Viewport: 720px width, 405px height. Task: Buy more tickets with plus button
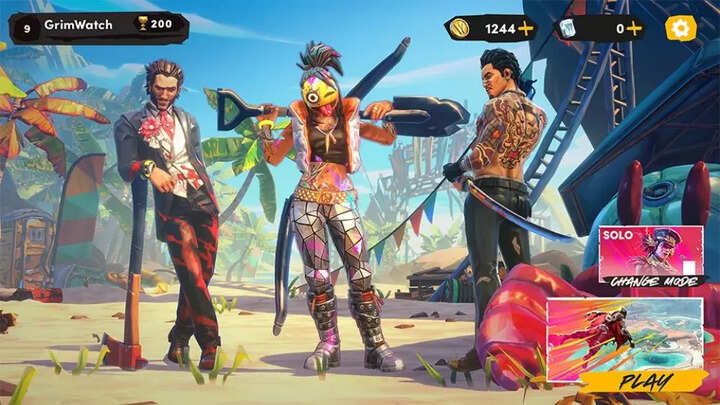[633, 28]
